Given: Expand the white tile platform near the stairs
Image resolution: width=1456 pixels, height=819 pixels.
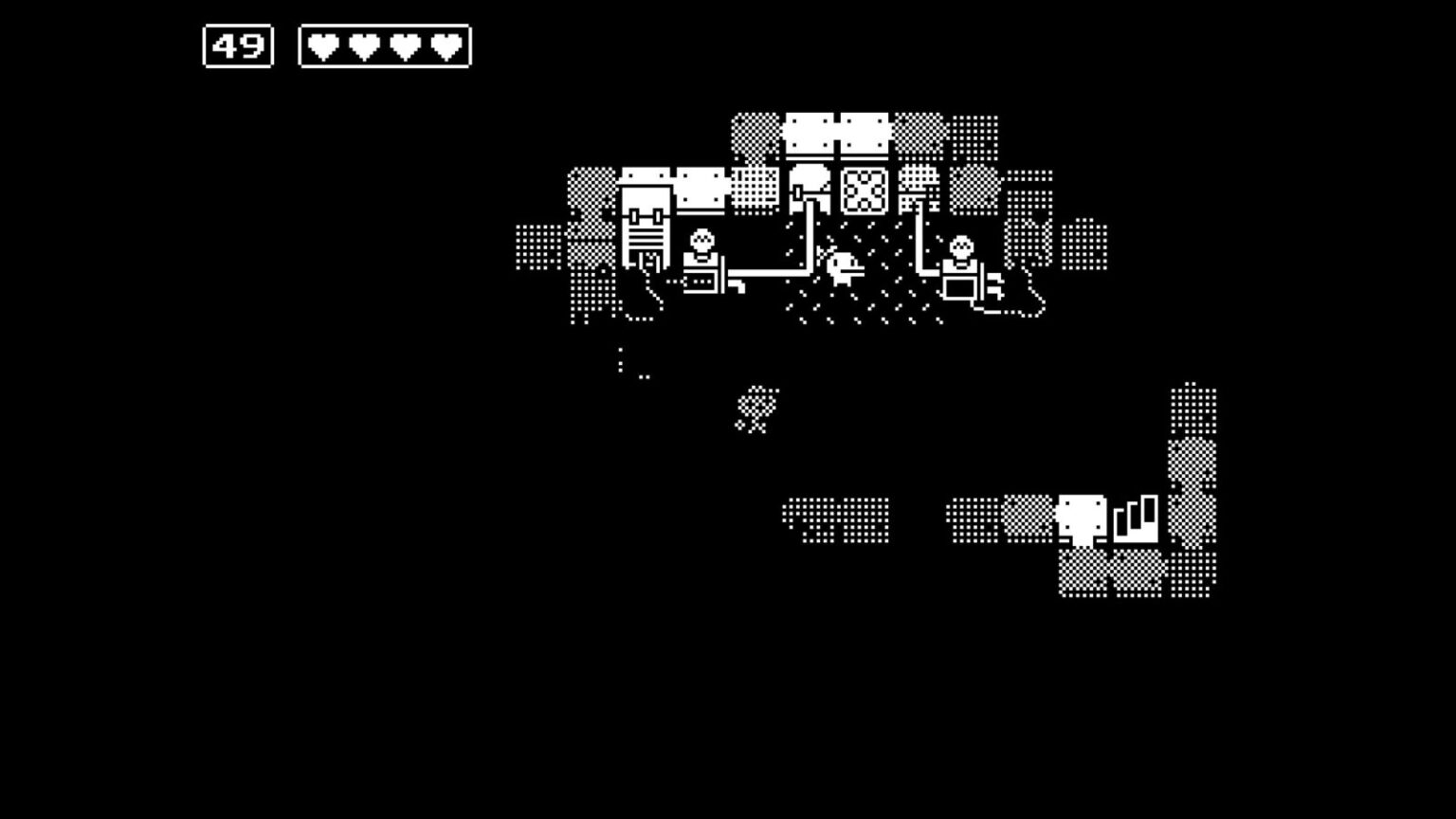Looking at the screenshot, I should [x=1083, y=517].
